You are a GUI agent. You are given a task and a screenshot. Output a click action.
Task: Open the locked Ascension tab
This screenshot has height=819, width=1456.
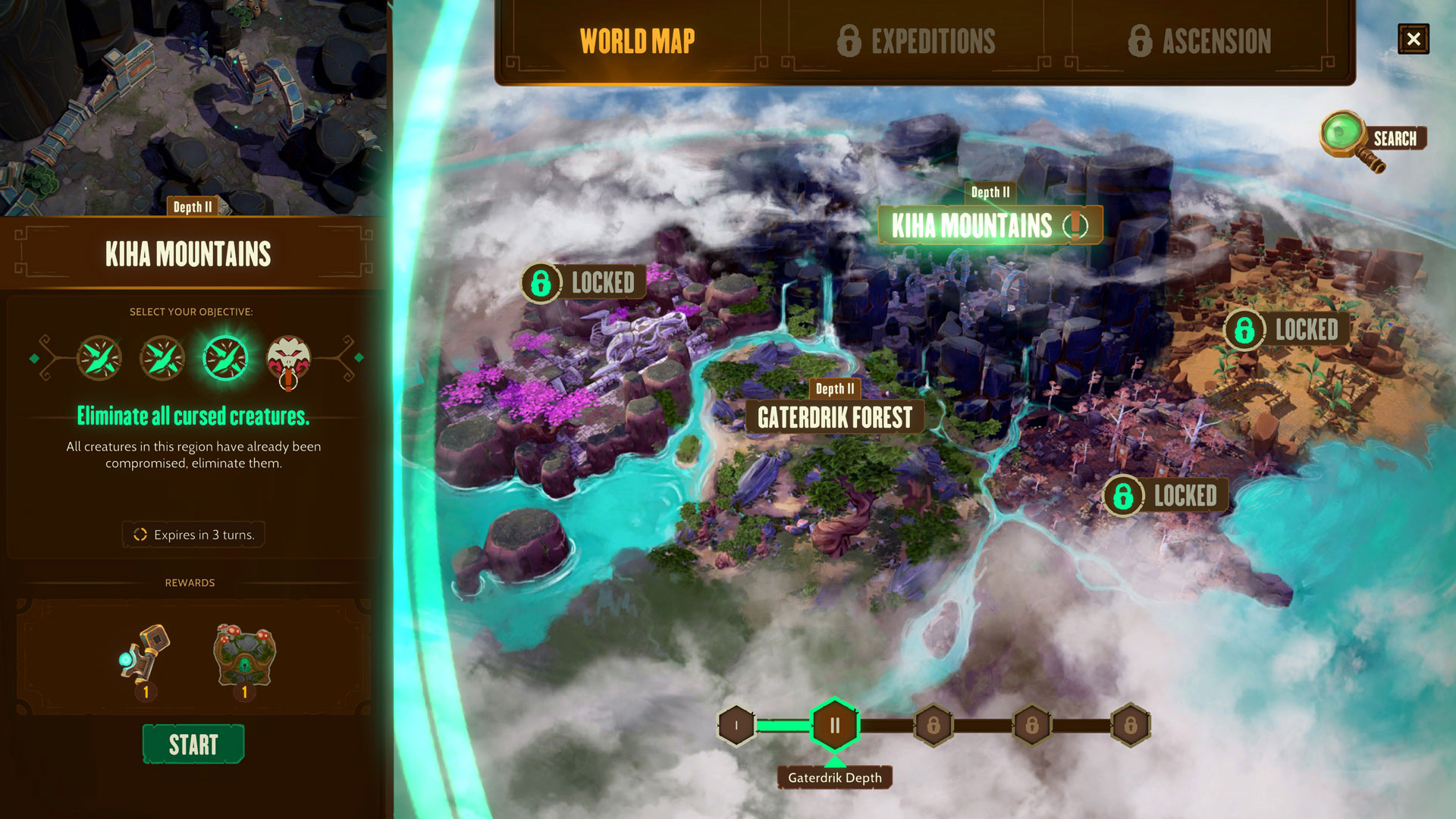pos(1200,42)
